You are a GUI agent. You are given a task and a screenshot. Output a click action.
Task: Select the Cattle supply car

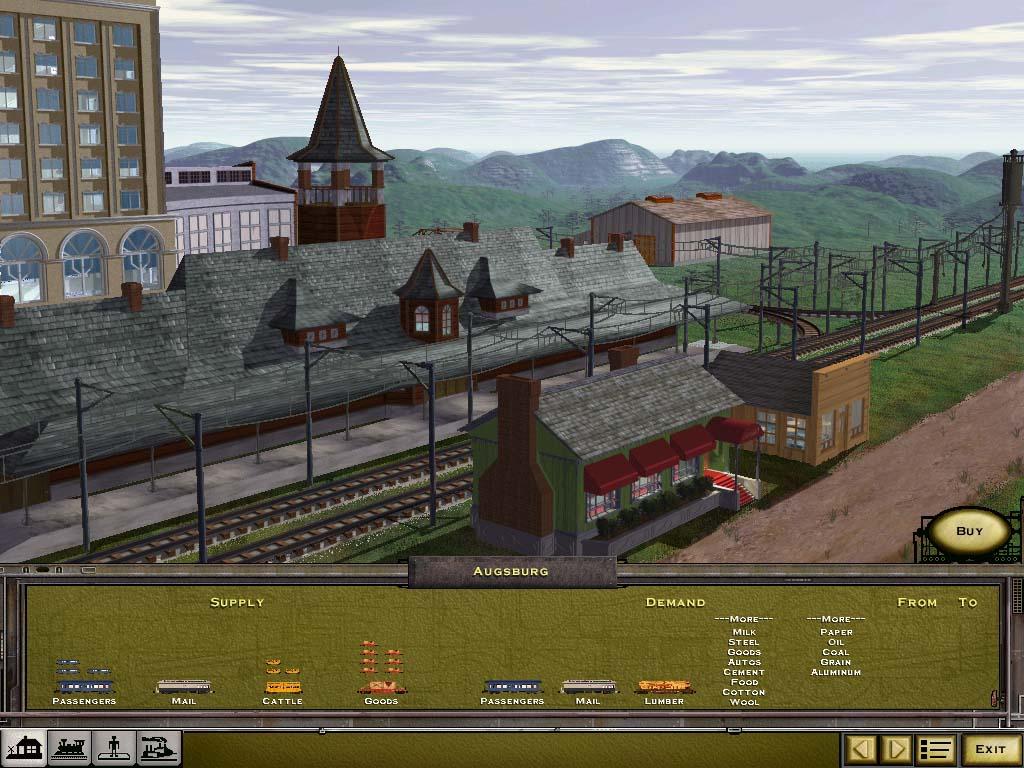282,687
